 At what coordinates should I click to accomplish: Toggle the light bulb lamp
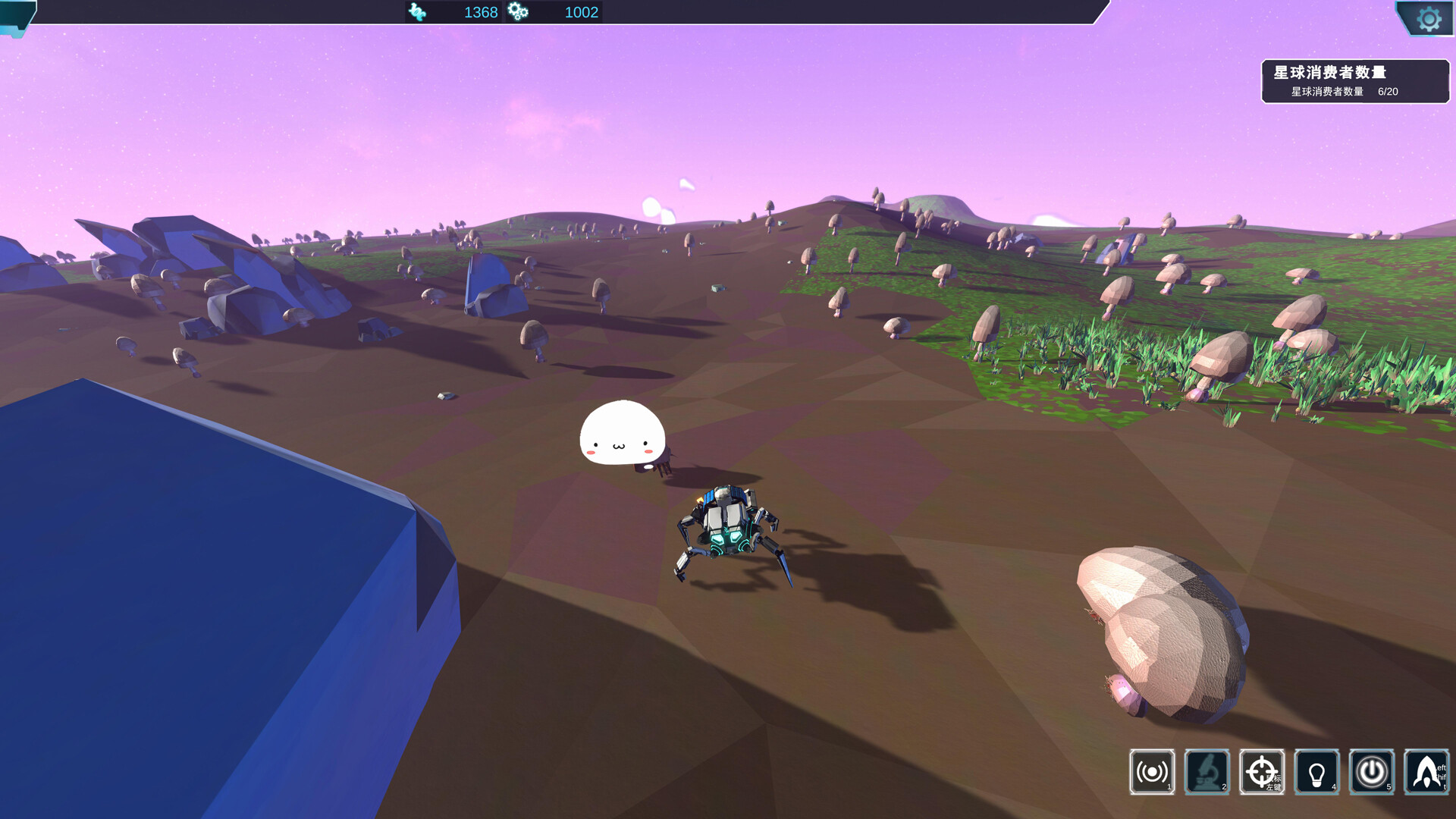pos(1316,772)
